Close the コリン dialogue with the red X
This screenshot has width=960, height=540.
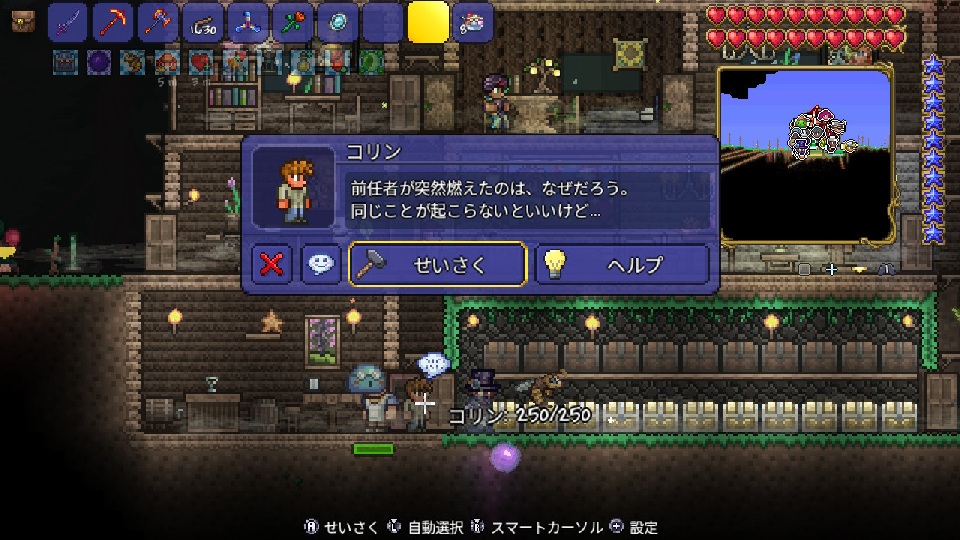(271, 264)
